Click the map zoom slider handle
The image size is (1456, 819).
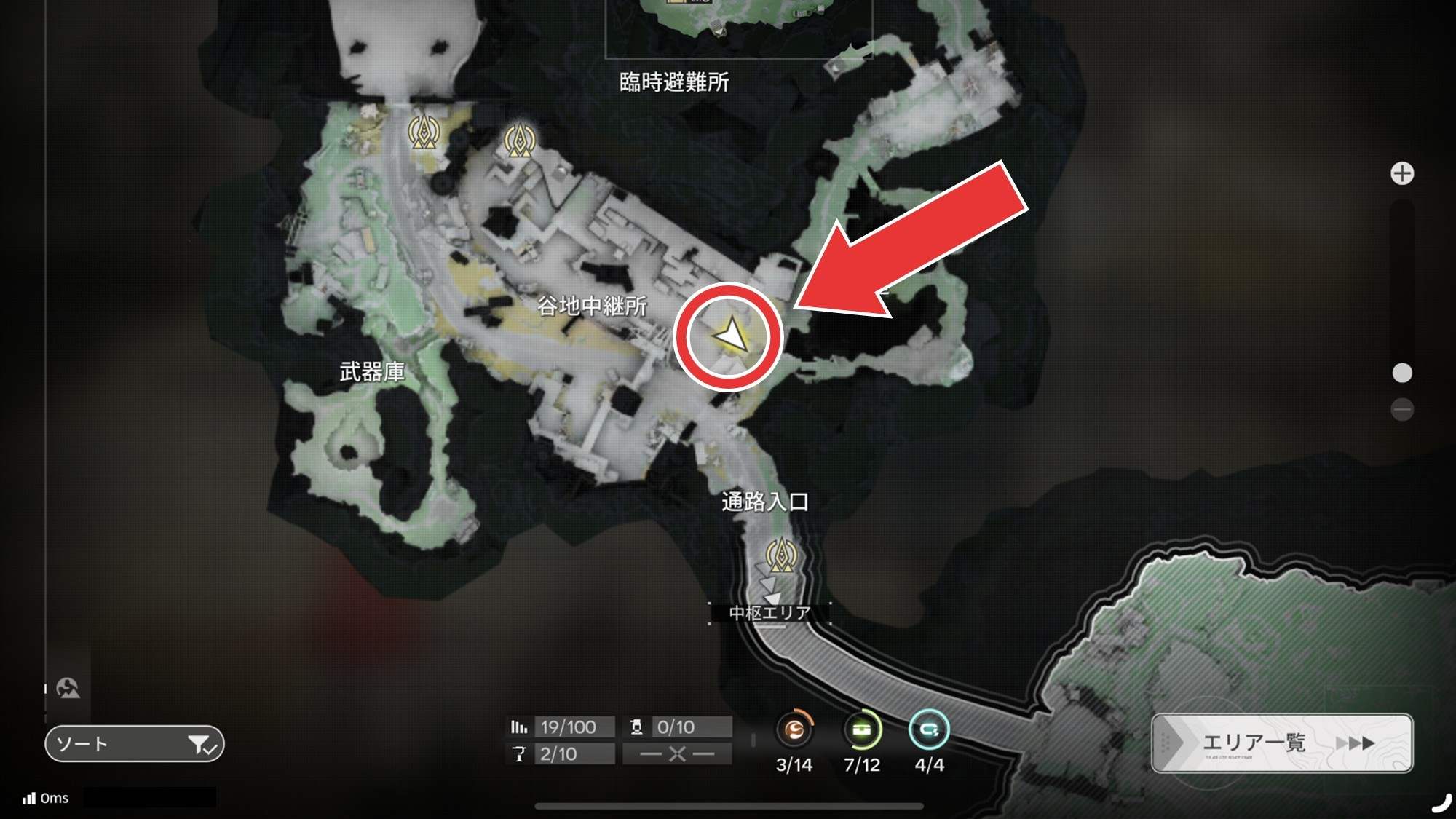click(1402, 373)
